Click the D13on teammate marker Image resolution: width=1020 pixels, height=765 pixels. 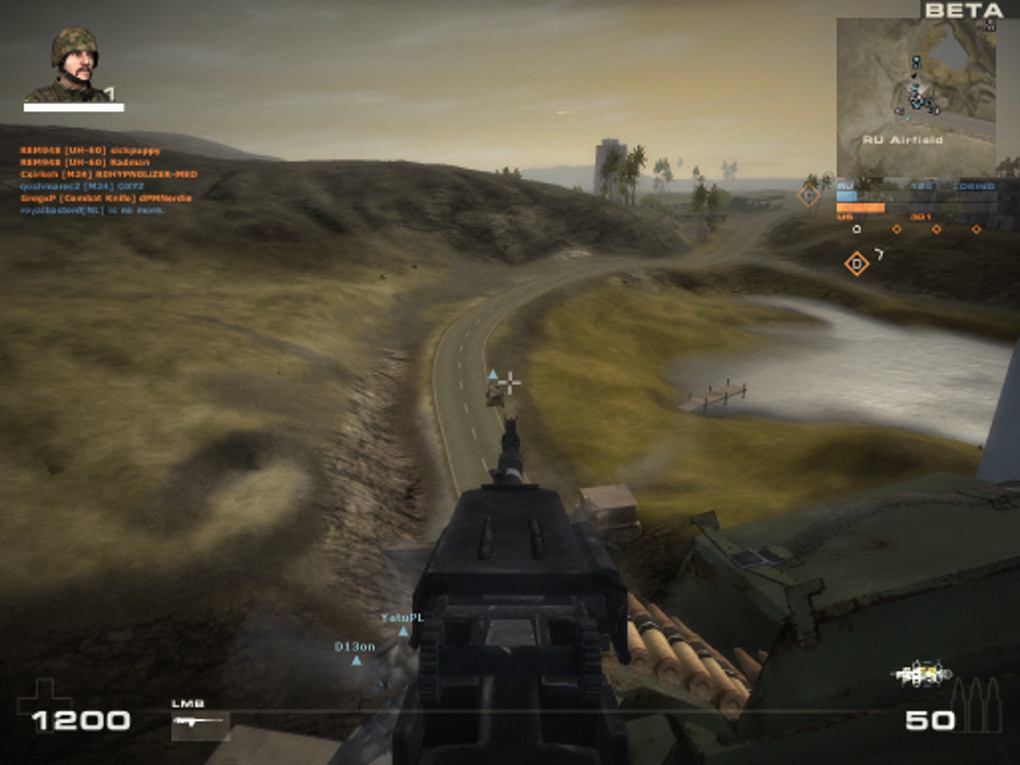(x=356, y=660)
